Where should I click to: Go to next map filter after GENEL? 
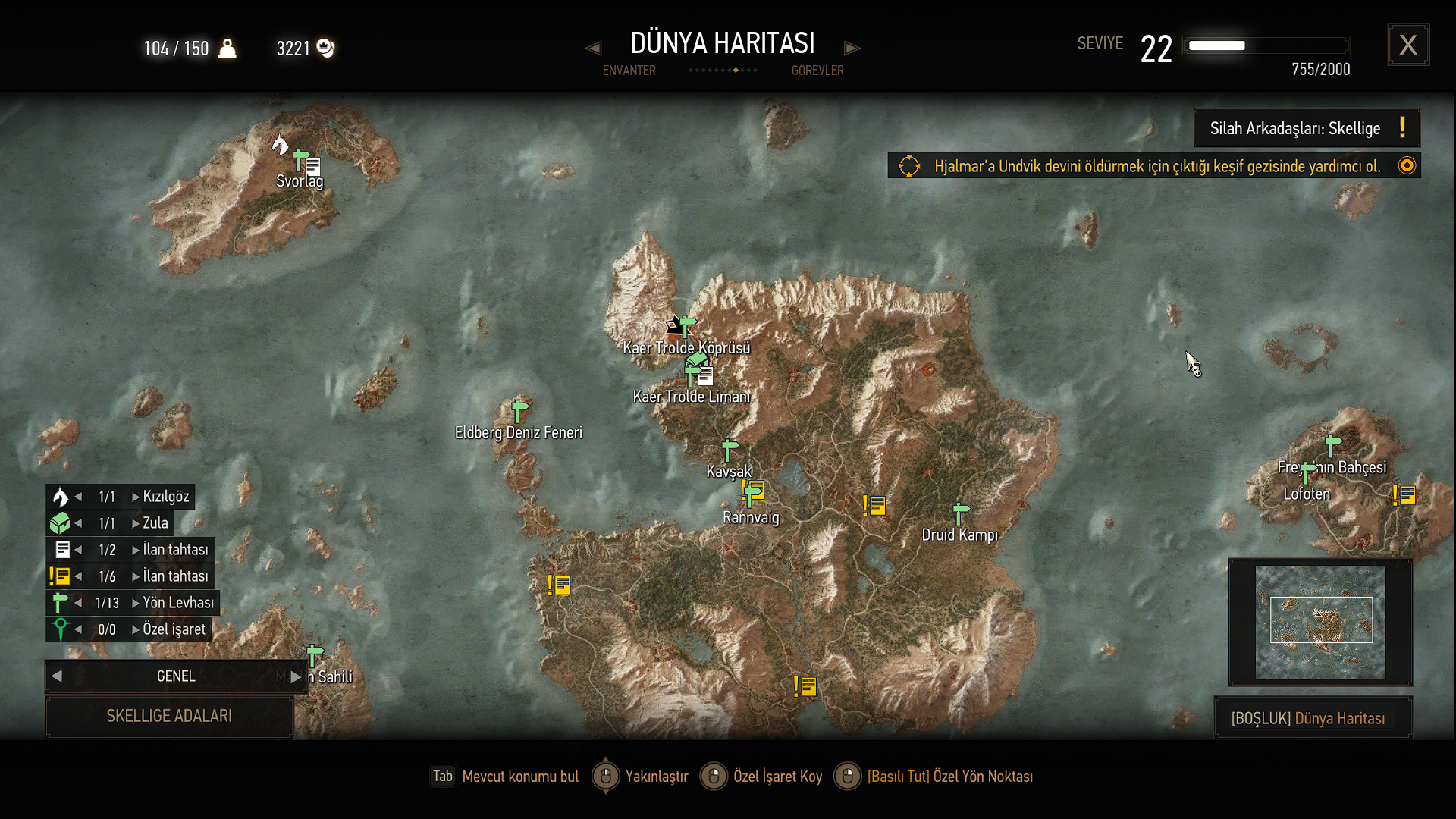pyautogui.click(x=296, y=676)
